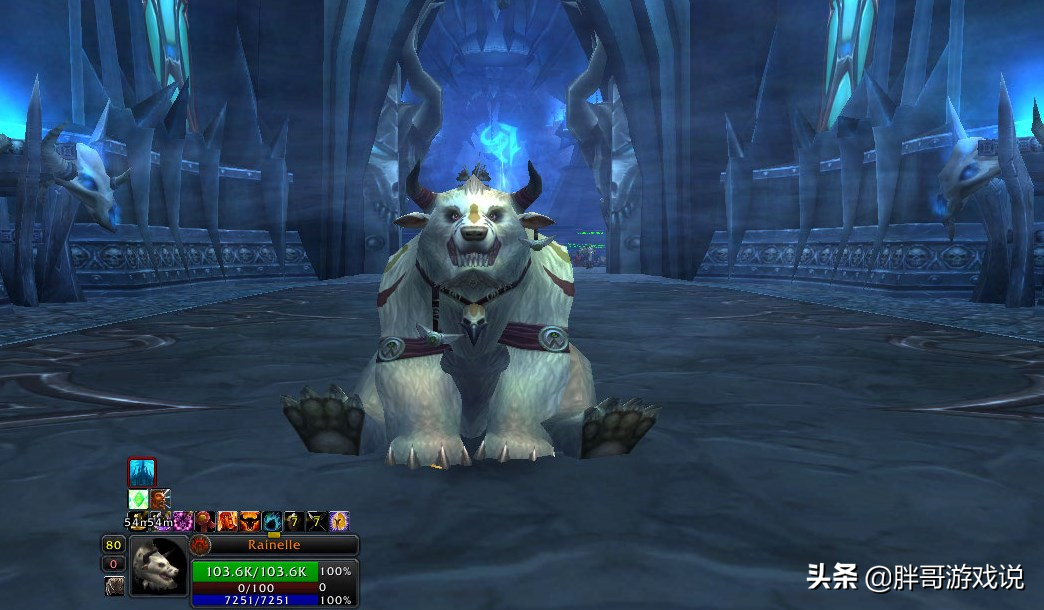Click the red rosette ribbon buff icon
The image size is (1044, 610).
pyautogui.click(x=205, y=520)
